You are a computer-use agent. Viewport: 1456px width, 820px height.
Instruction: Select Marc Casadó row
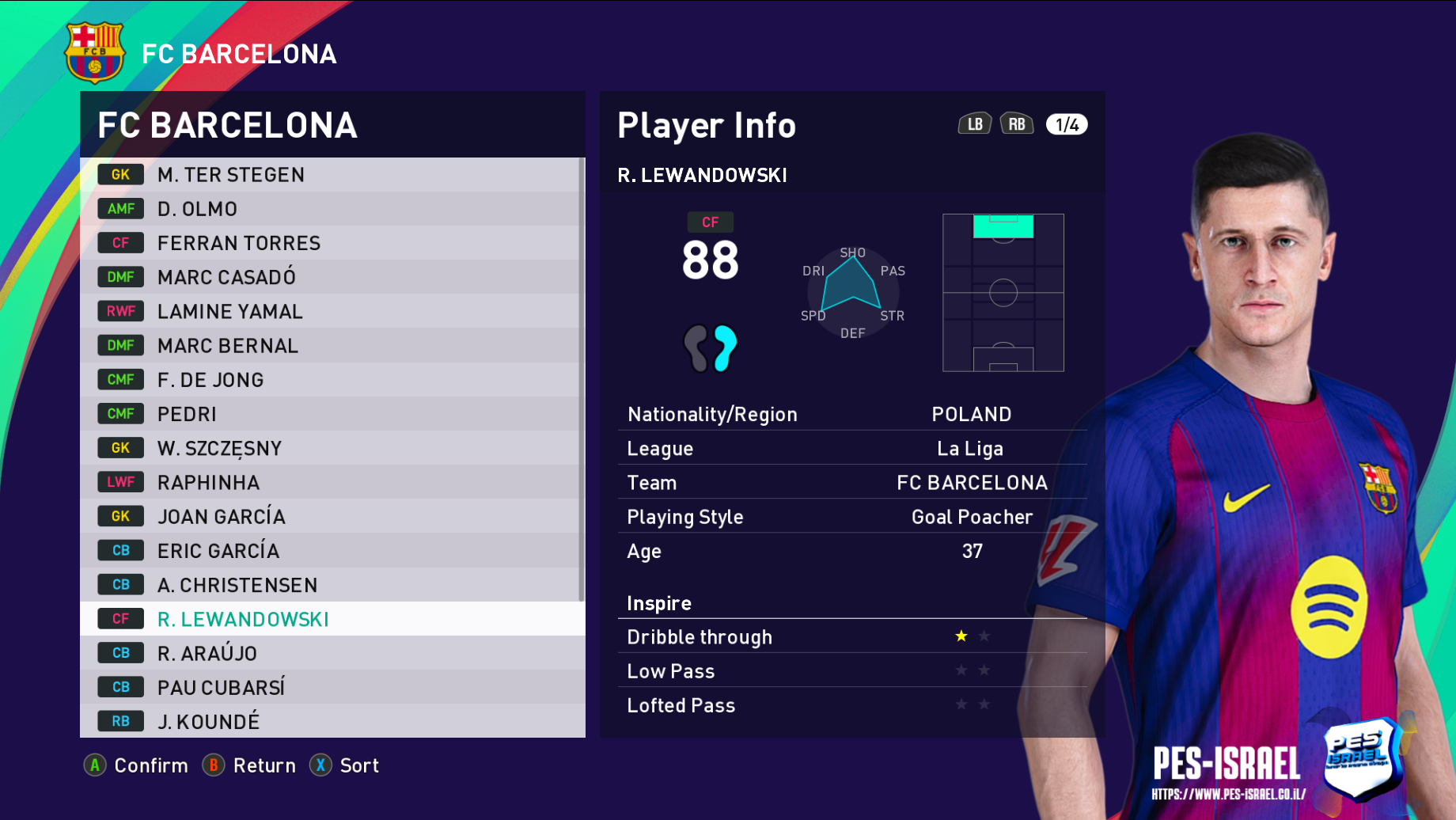click(332, 277)
